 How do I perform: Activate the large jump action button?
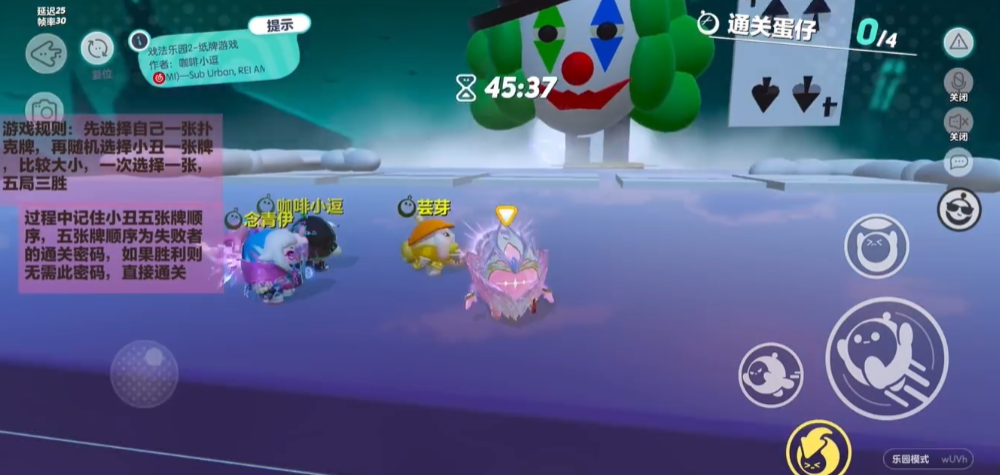[x=886, y=357]
